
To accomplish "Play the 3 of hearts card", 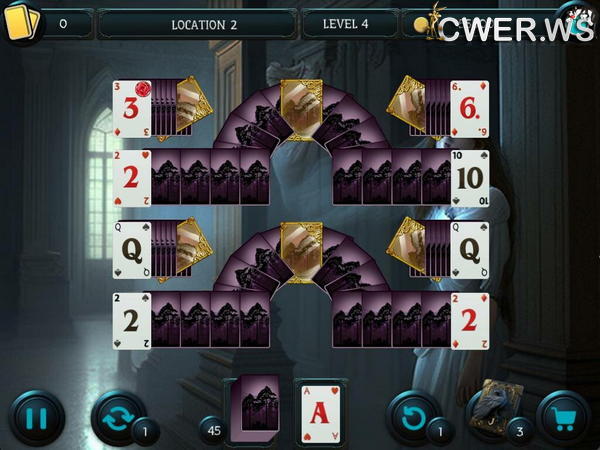I will coord(131,109).
